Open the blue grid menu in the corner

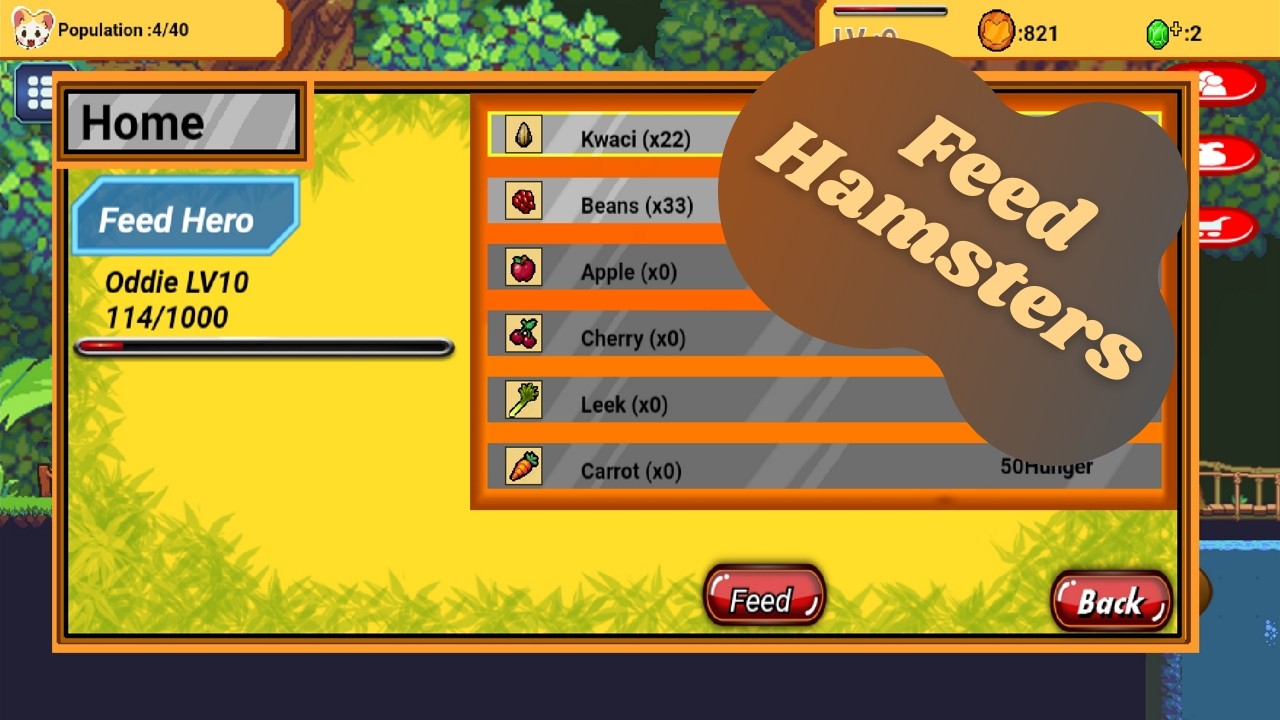[x=38, y=93]
